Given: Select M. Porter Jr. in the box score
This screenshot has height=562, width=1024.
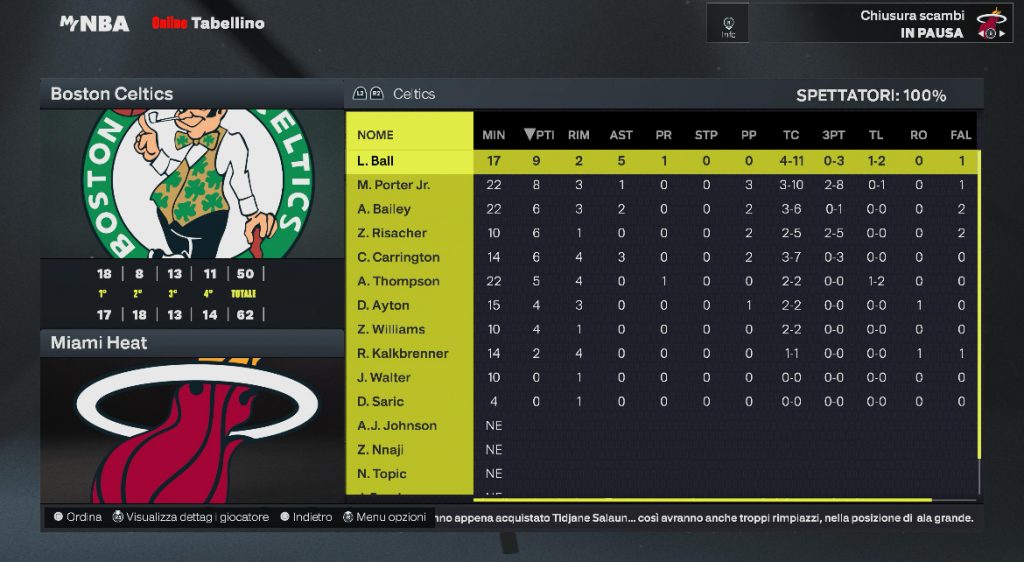Looking at the screenshot, I should [x=393, y=185].
